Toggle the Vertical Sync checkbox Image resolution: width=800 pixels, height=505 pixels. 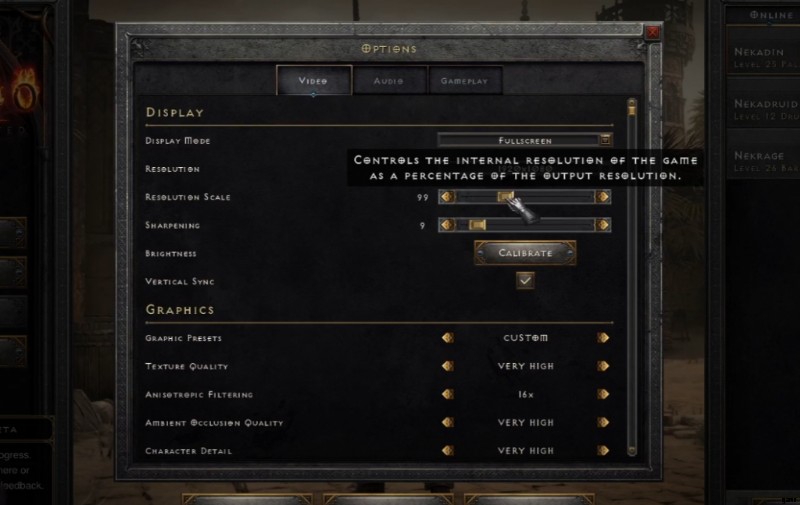point(525,281)
